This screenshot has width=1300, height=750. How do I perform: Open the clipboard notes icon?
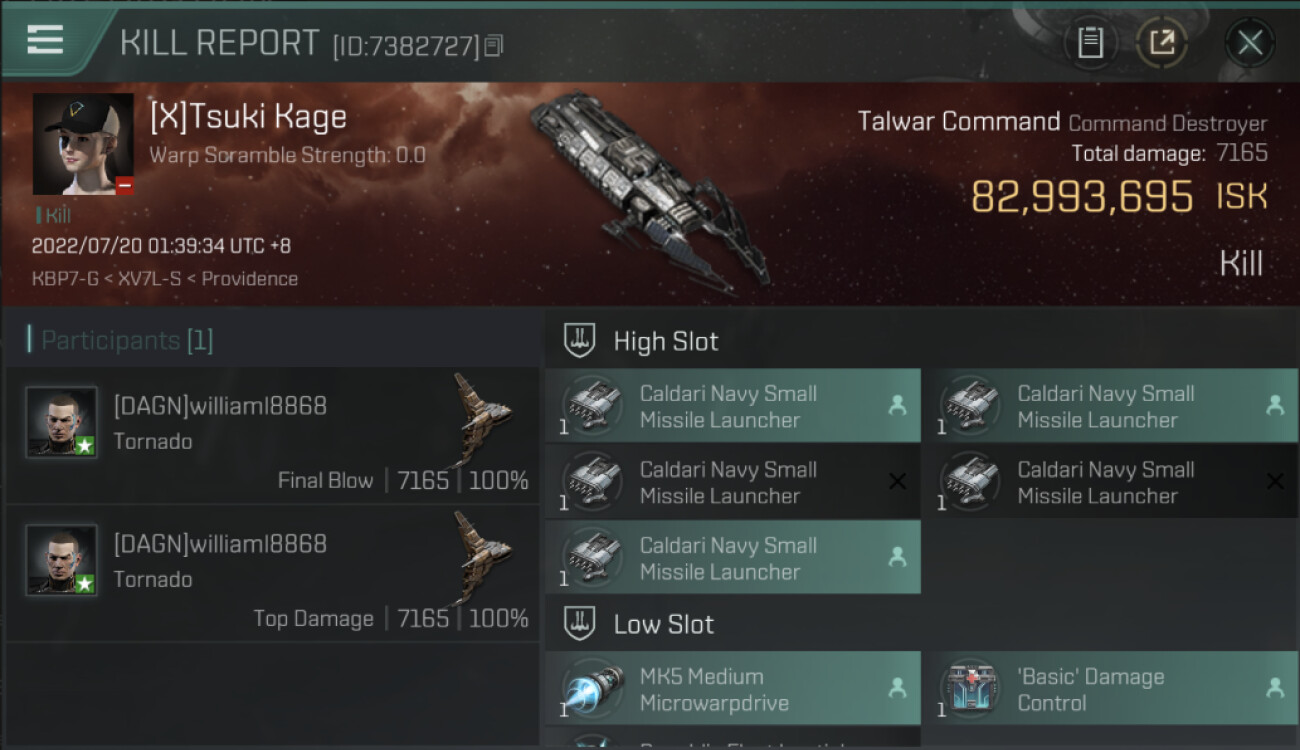pos(1090,43)
